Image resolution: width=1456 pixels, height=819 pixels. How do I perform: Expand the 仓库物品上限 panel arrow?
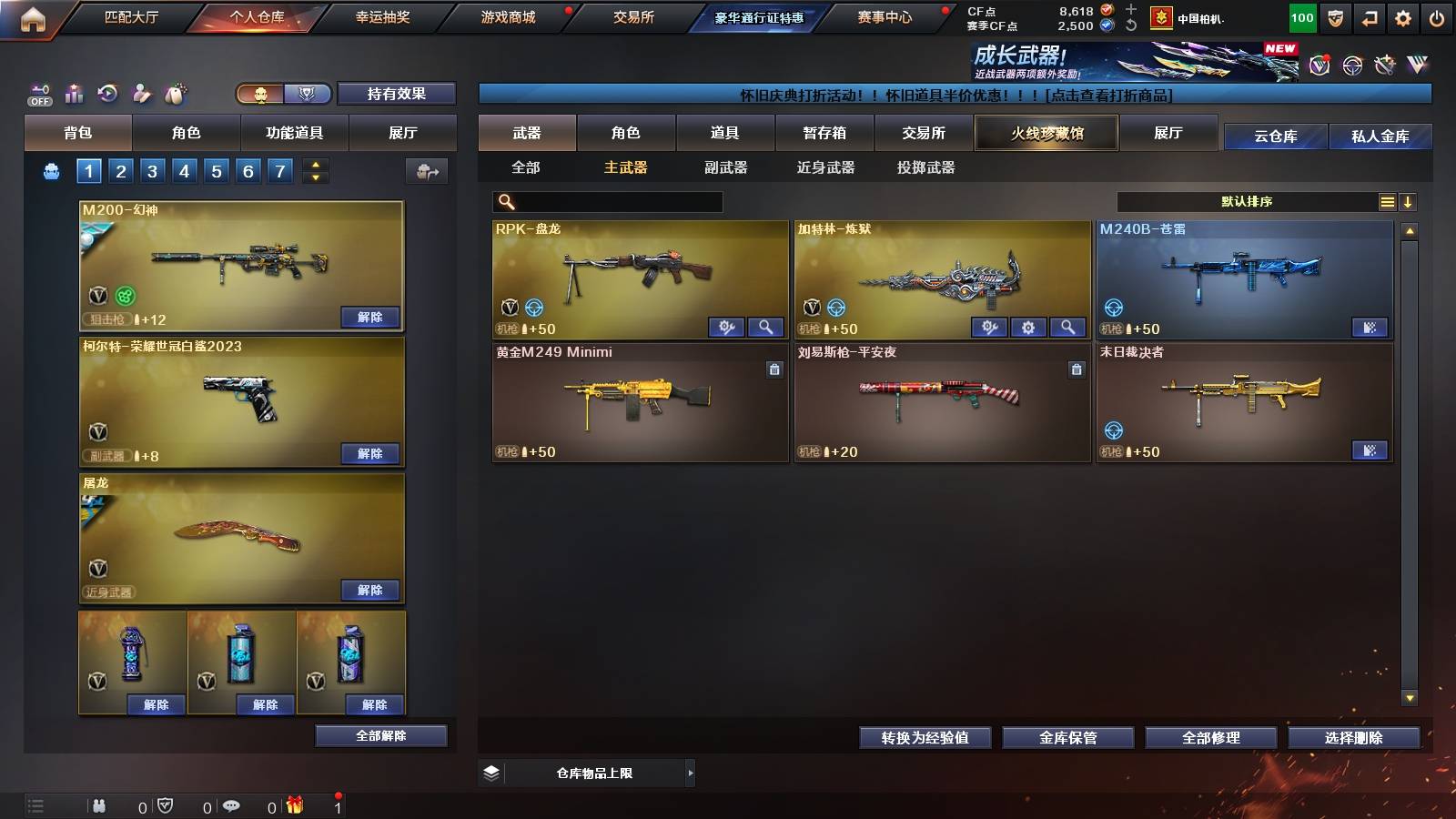click(691, 773)
